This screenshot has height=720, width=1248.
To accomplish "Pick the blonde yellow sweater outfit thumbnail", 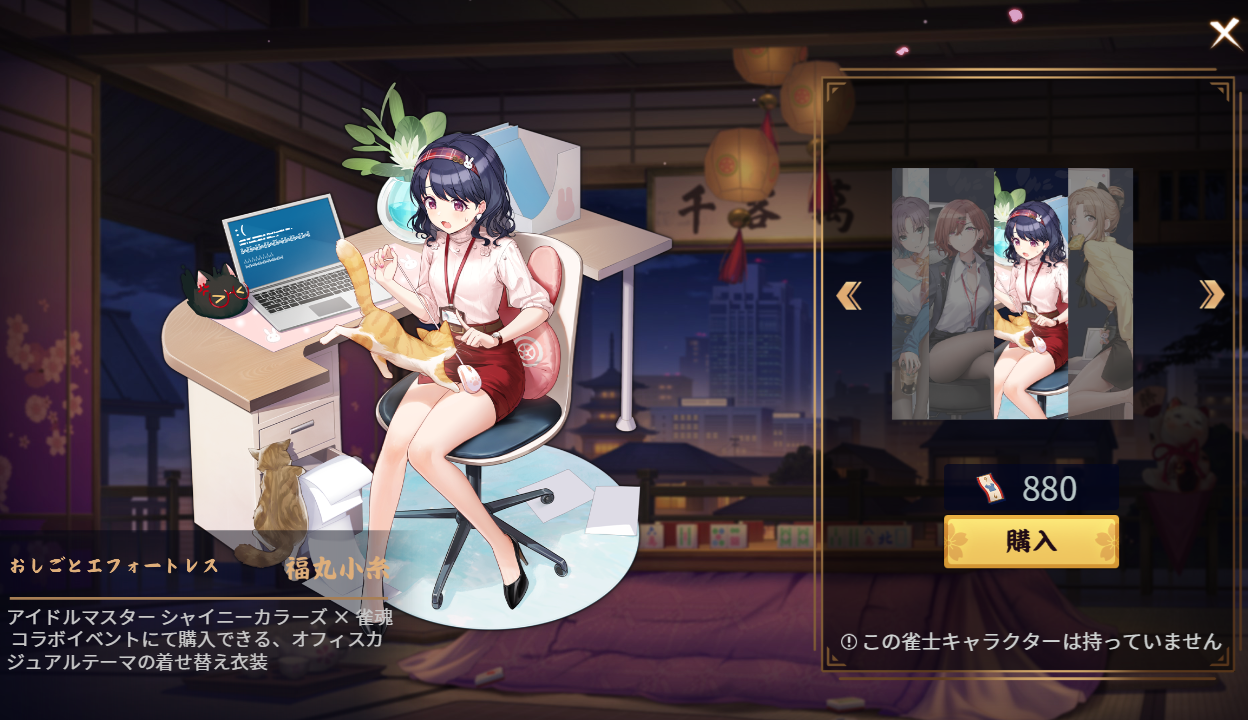I will [x=1100, y=294].
